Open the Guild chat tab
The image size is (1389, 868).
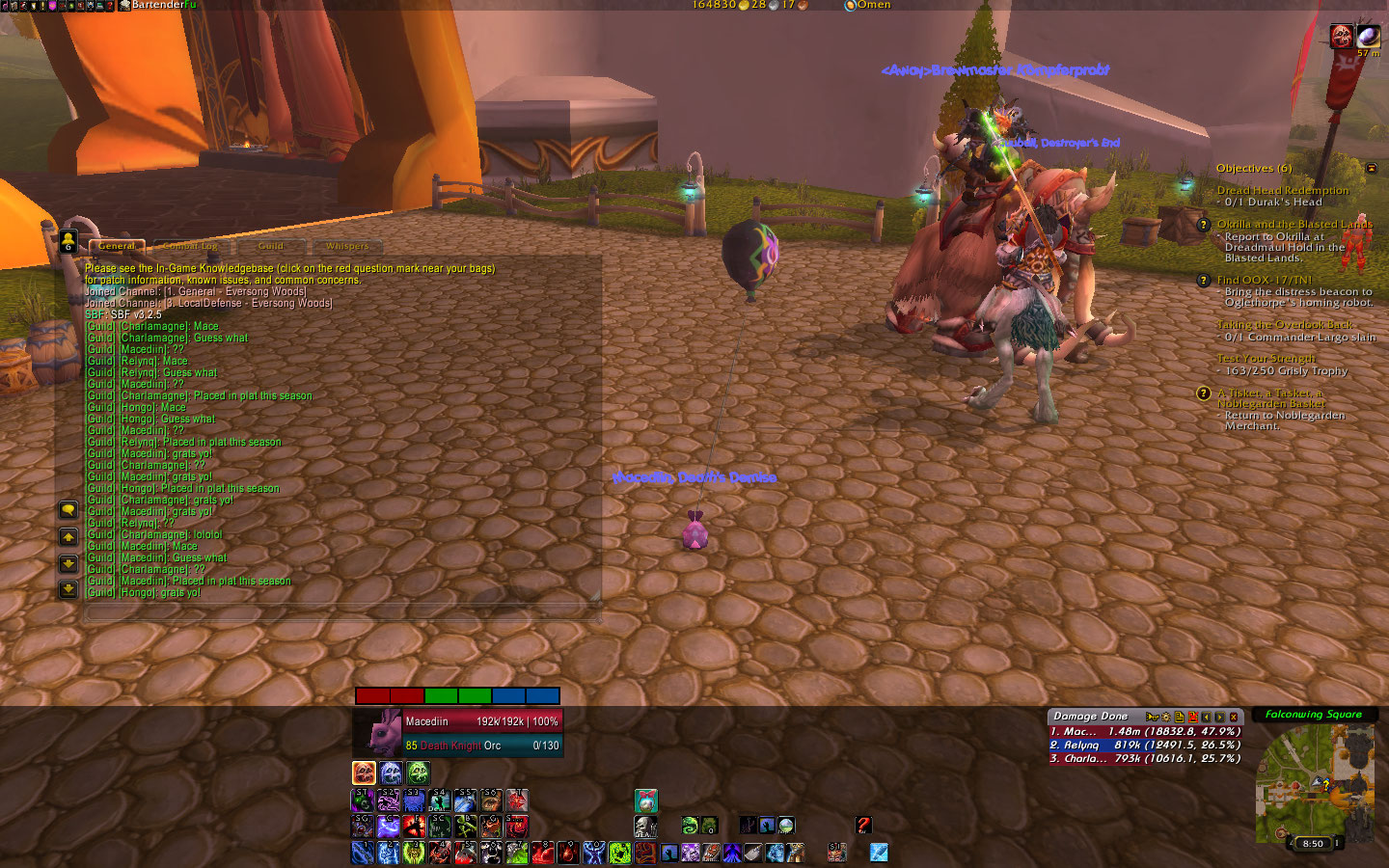pos(271,246)
